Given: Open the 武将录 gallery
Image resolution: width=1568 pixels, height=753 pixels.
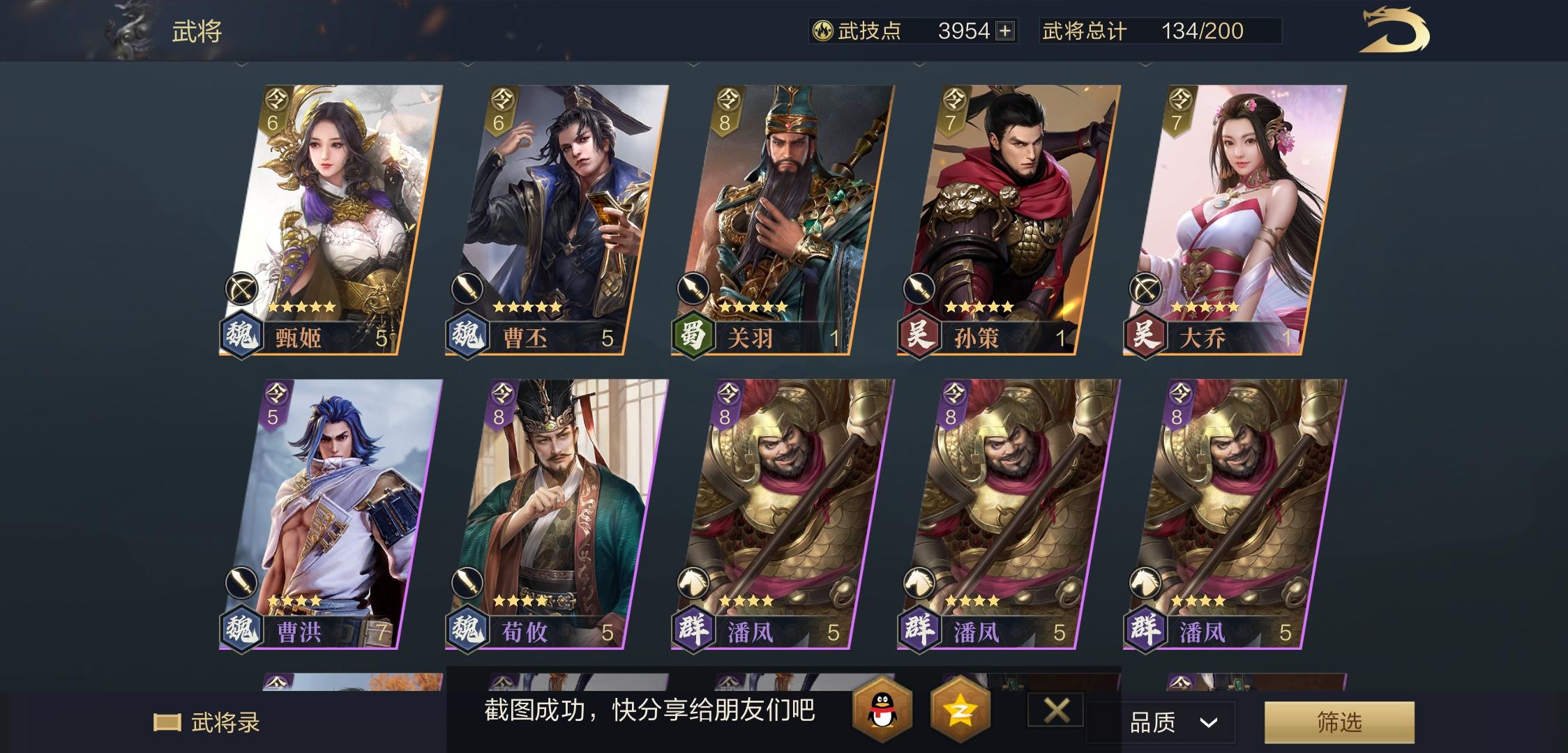Looking at the screenshot, I should click(204, 724).
